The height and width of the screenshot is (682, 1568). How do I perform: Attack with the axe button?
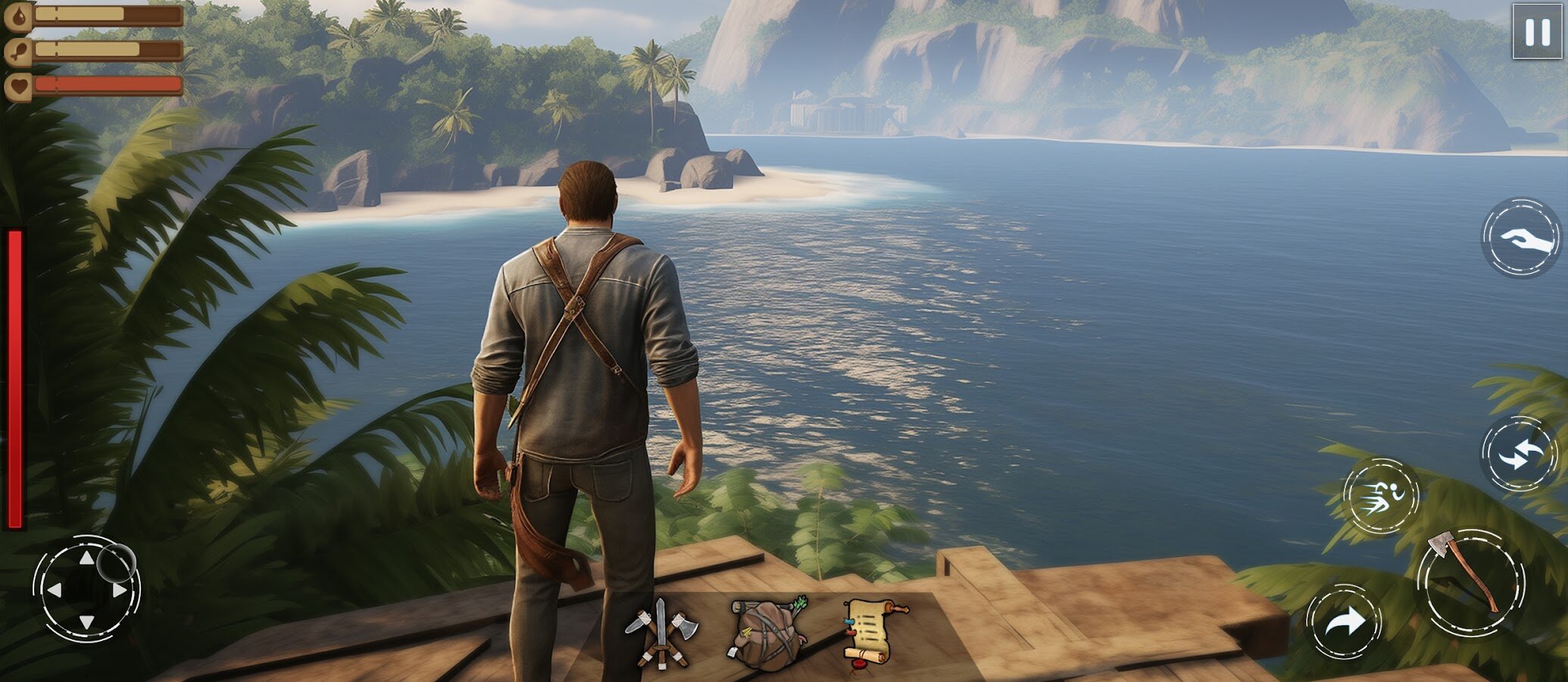1470,582
